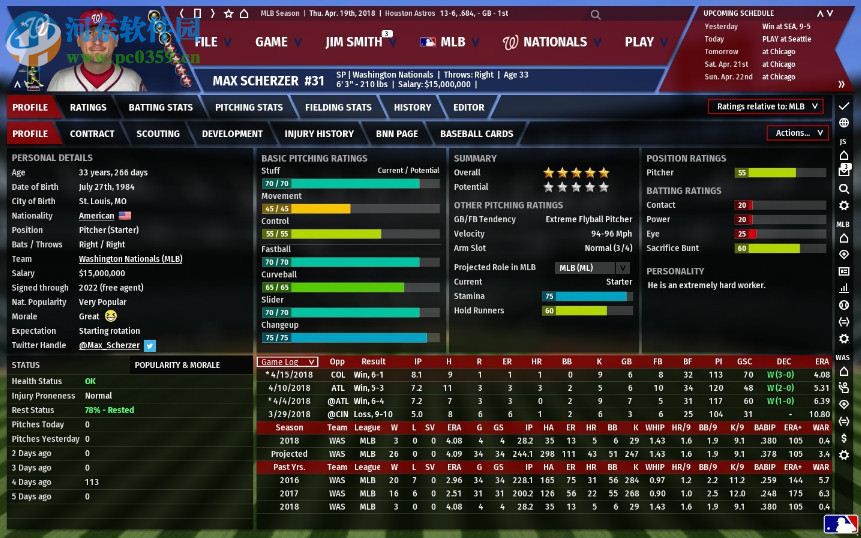Open the Actions dropdown

coord(797,133)
